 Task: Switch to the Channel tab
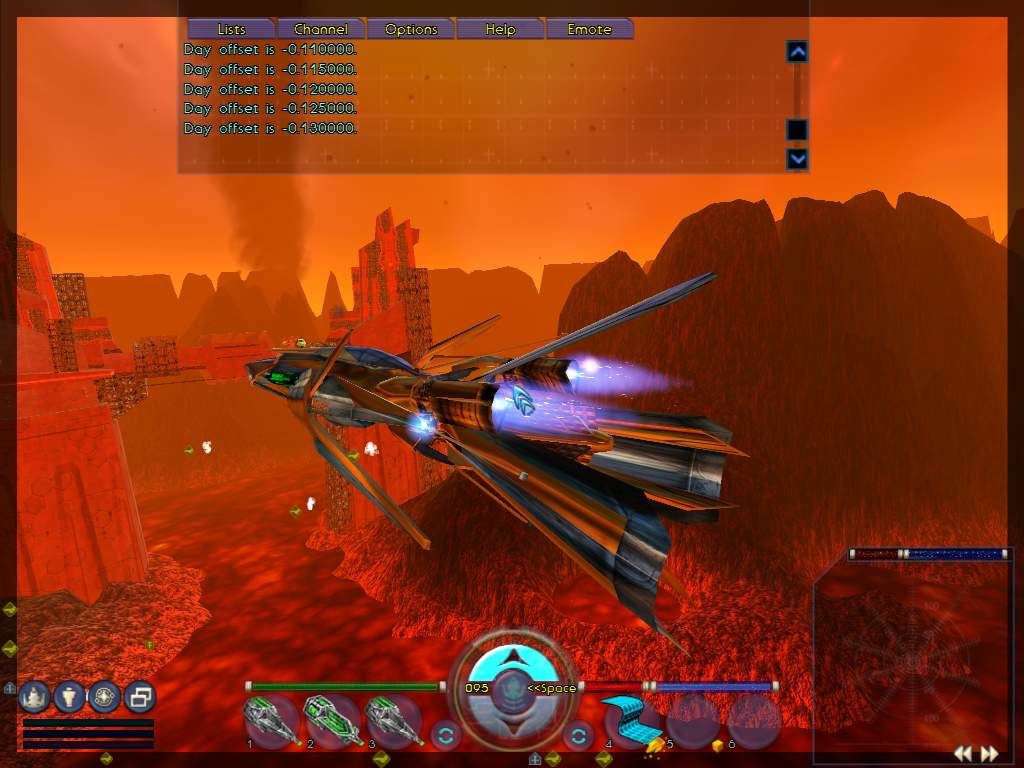pyautogui.click(x=321, y=29)
